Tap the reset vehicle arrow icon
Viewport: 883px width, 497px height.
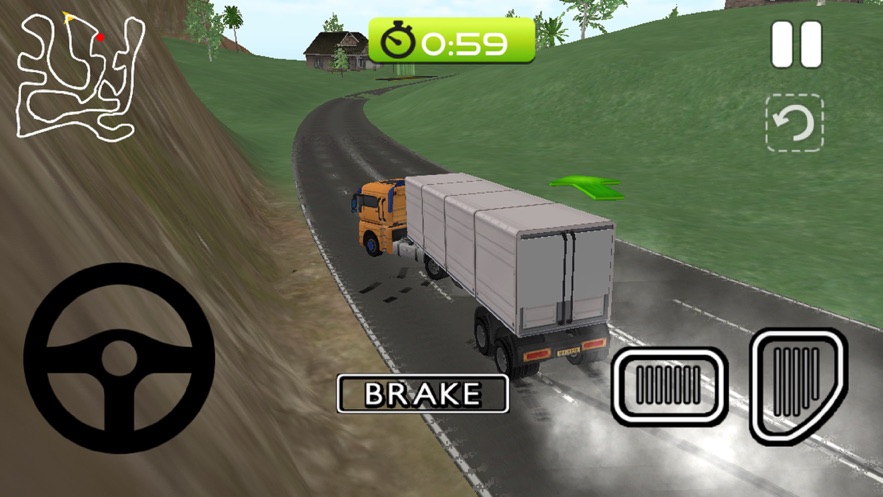(x=795, y=123)
